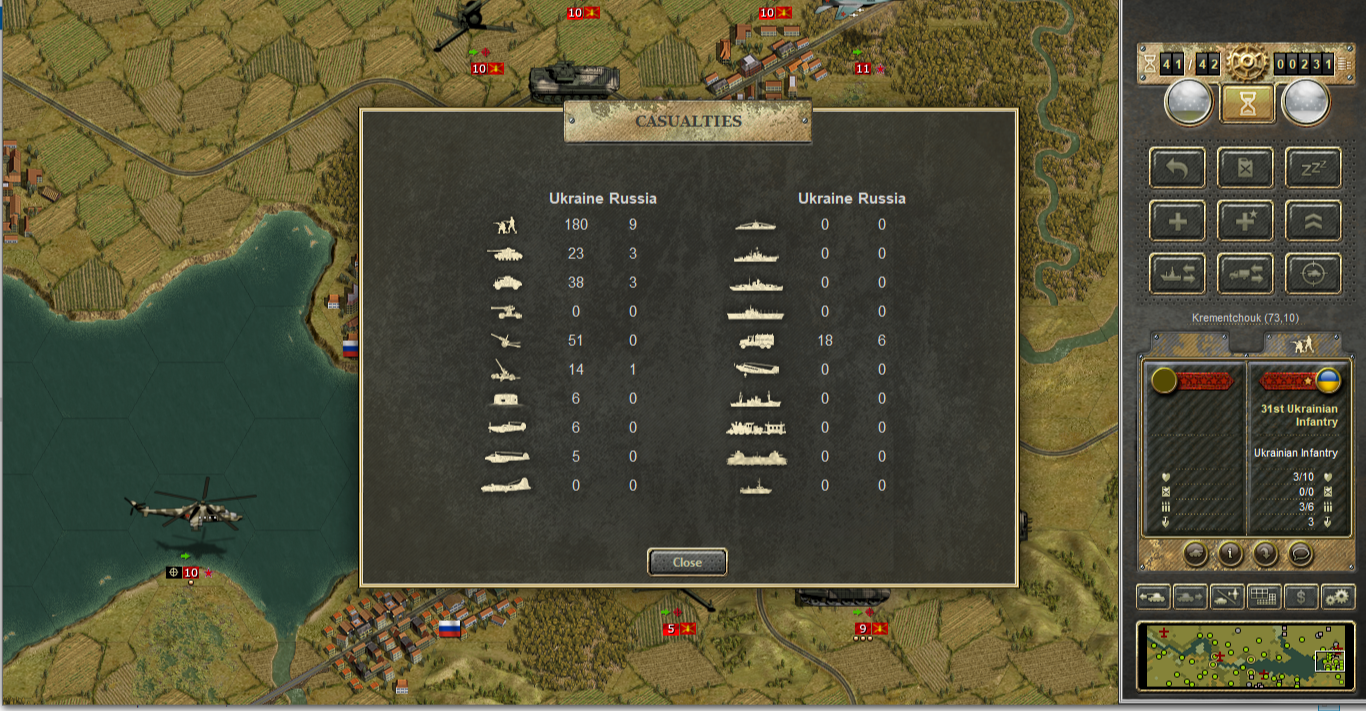Viewport: 1366px width, 711px height.
Task: Select the fuel canister supply button
Action: click(1245, 168)
